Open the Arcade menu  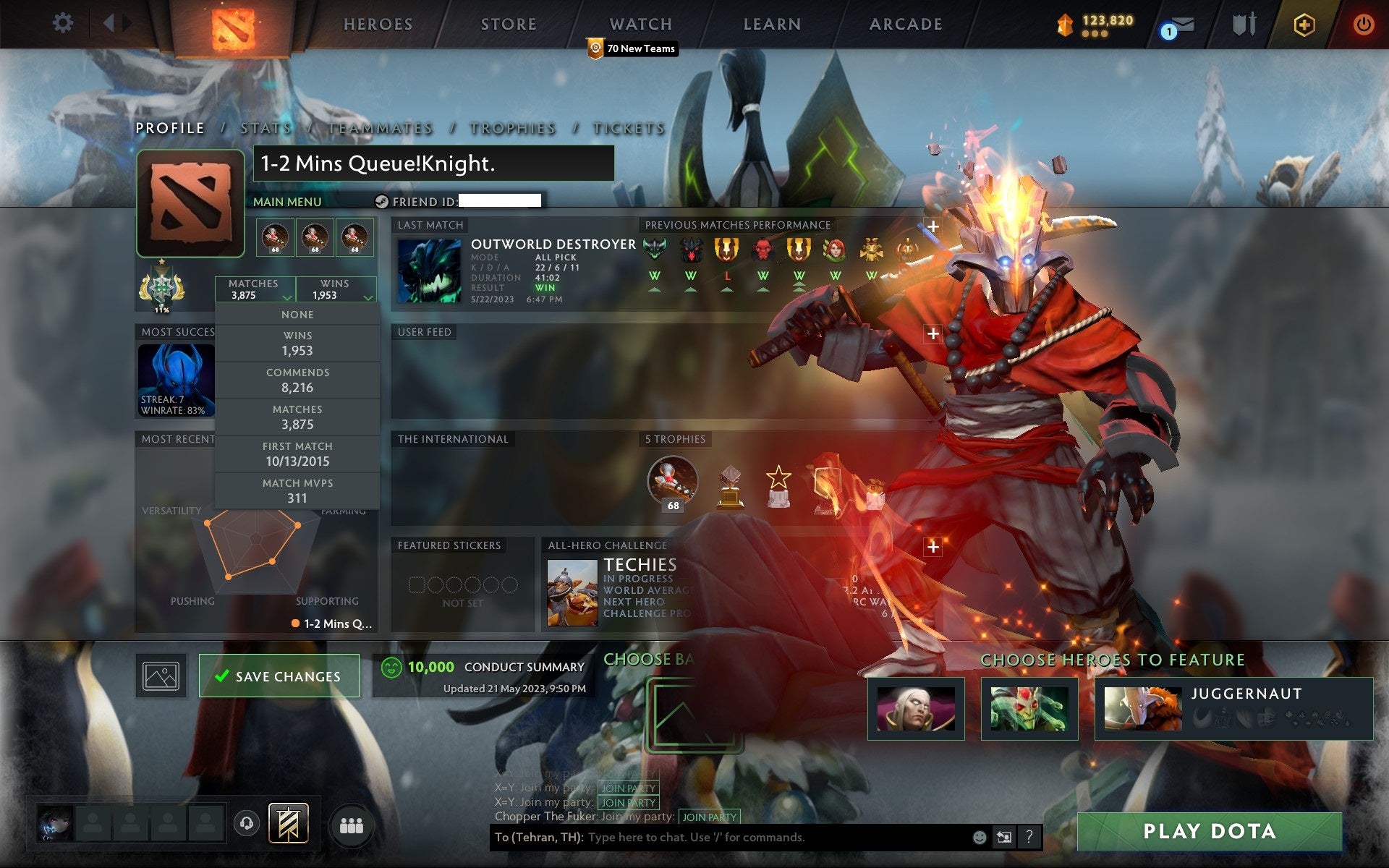click(905, 24)
